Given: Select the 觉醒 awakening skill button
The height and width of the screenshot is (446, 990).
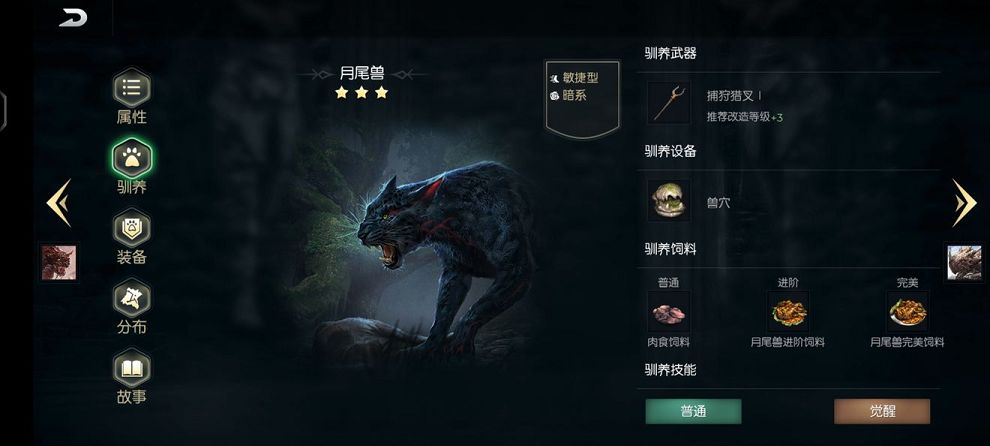Looking at the screenshot, I should pyautogui.click(x=882, y=411).
